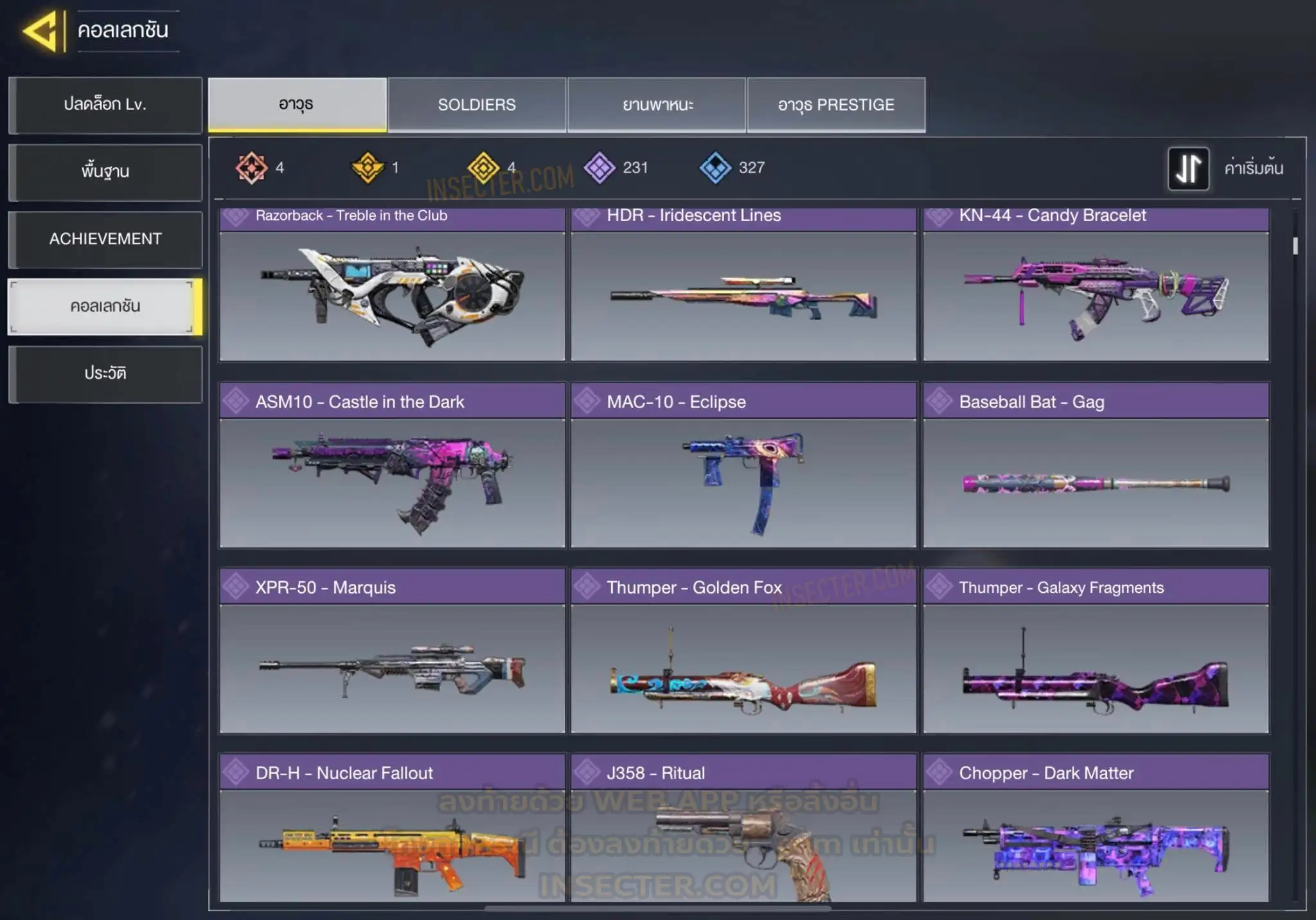Open the ACHIEVEMENT section

coord(105,239)
